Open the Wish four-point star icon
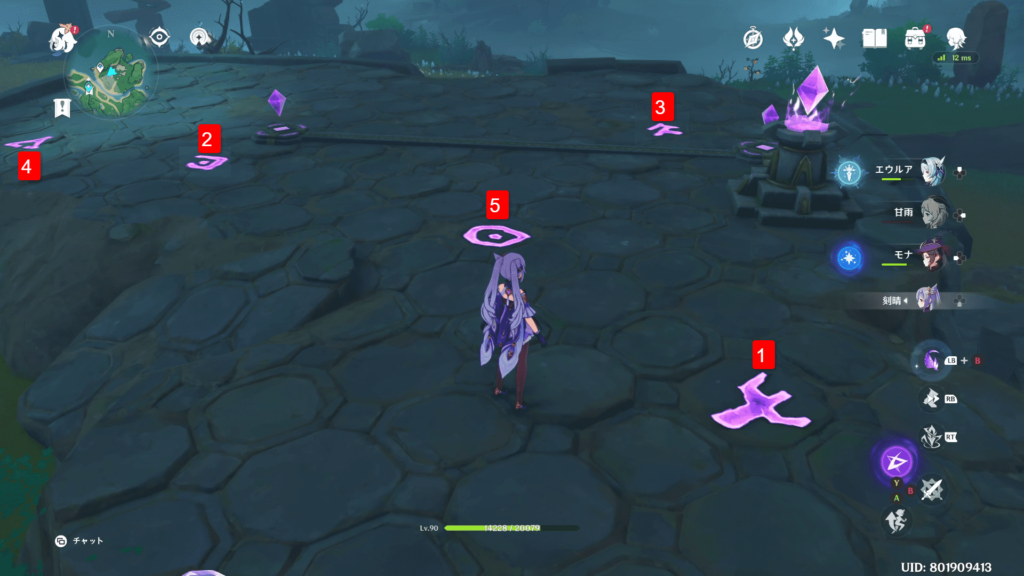The image size is (1024, 576). (833, 38)
